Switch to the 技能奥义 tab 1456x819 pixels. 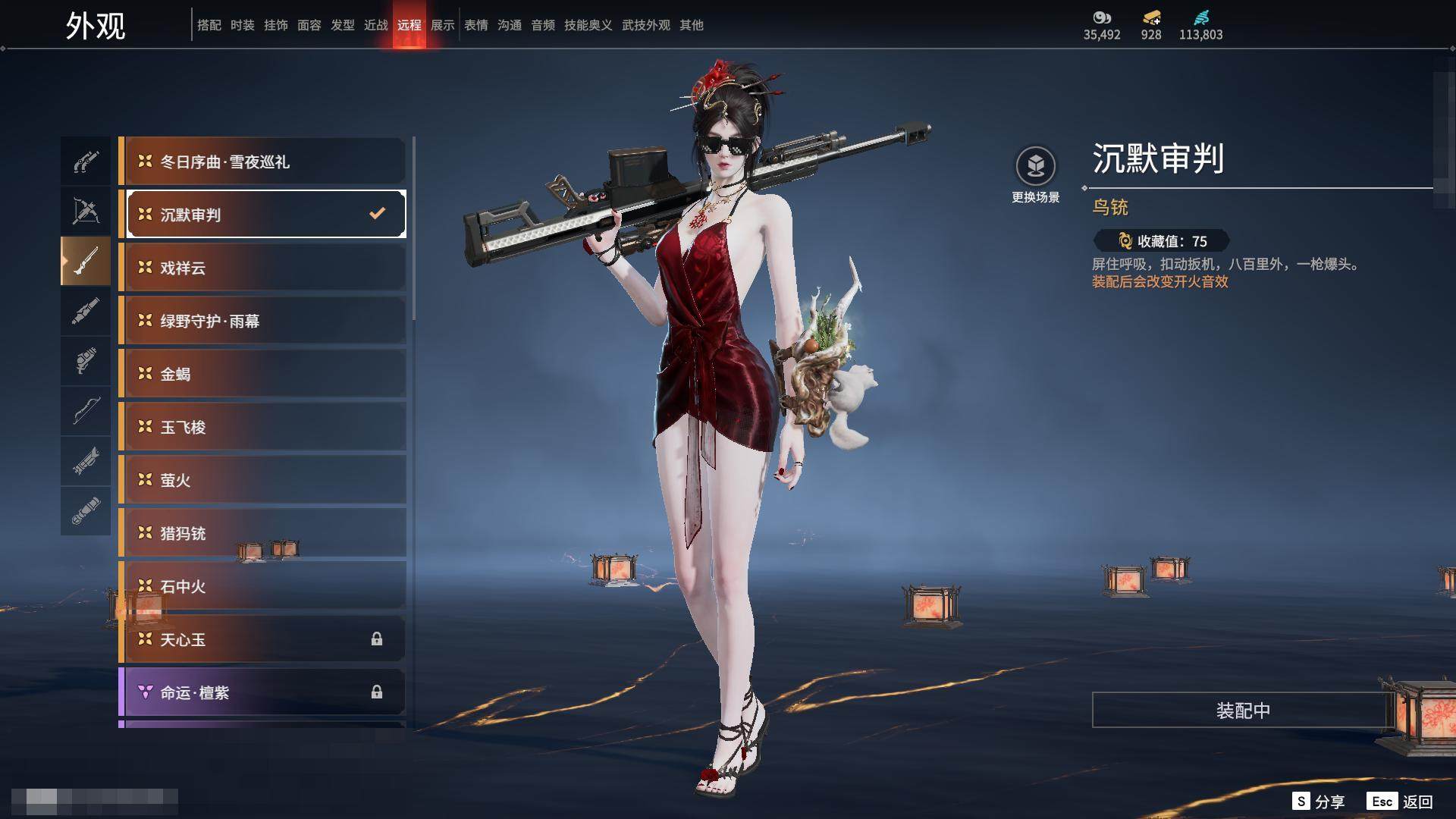(x=588, y=25)
